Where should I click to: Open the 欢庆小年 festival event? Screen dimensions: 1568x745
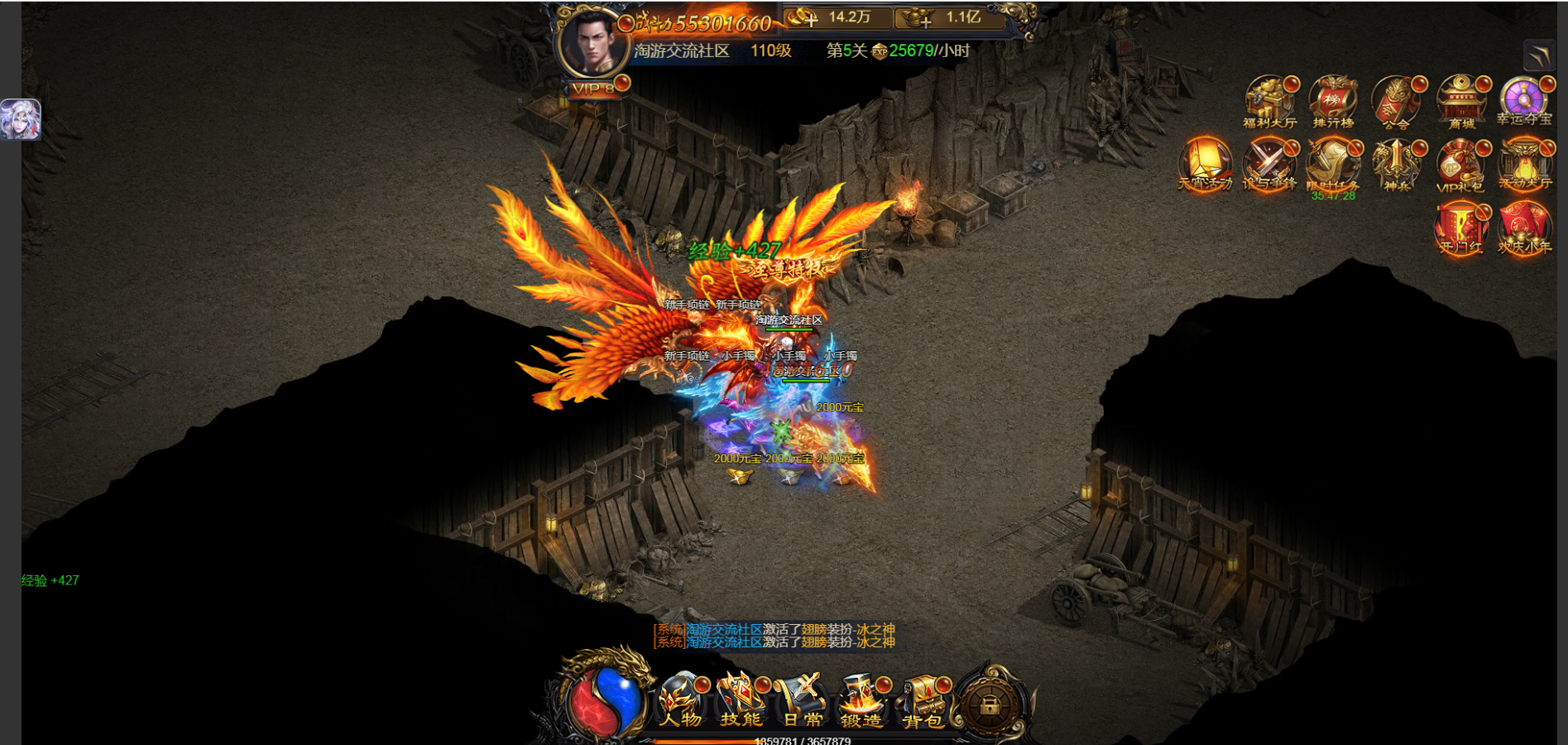point(1523,227)
